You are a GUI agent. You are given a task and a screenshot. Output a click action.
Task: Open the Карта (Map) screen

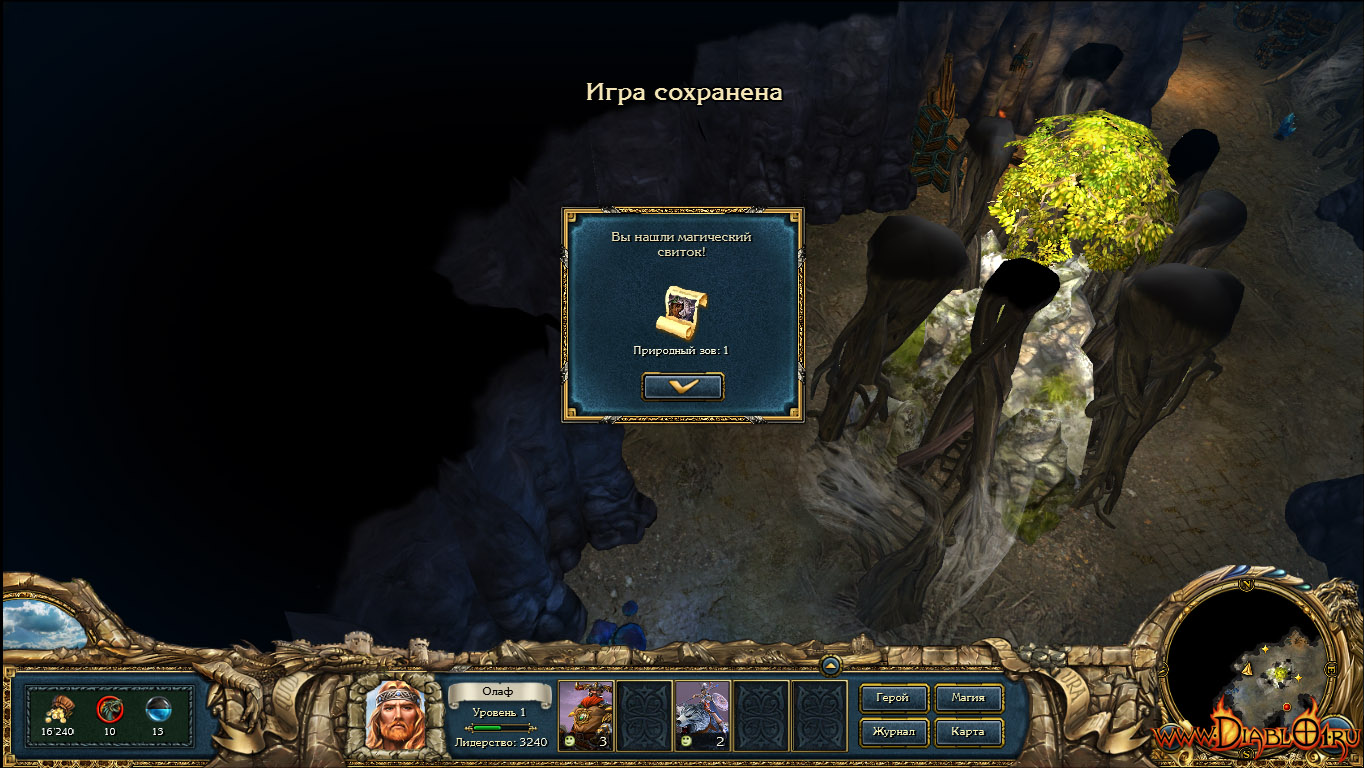[968, 732]
